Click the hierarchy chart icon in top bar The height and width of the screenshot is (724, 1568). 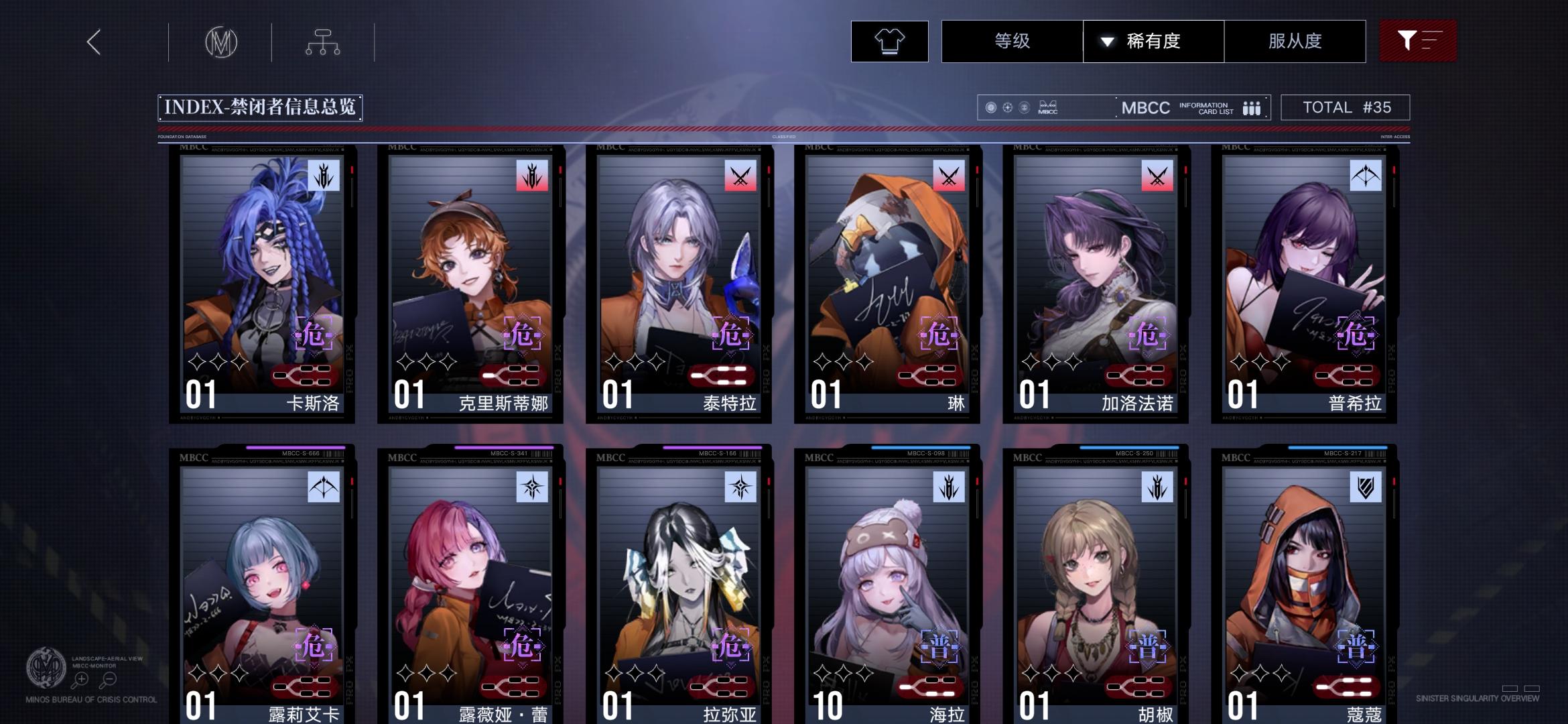[324, 42]
